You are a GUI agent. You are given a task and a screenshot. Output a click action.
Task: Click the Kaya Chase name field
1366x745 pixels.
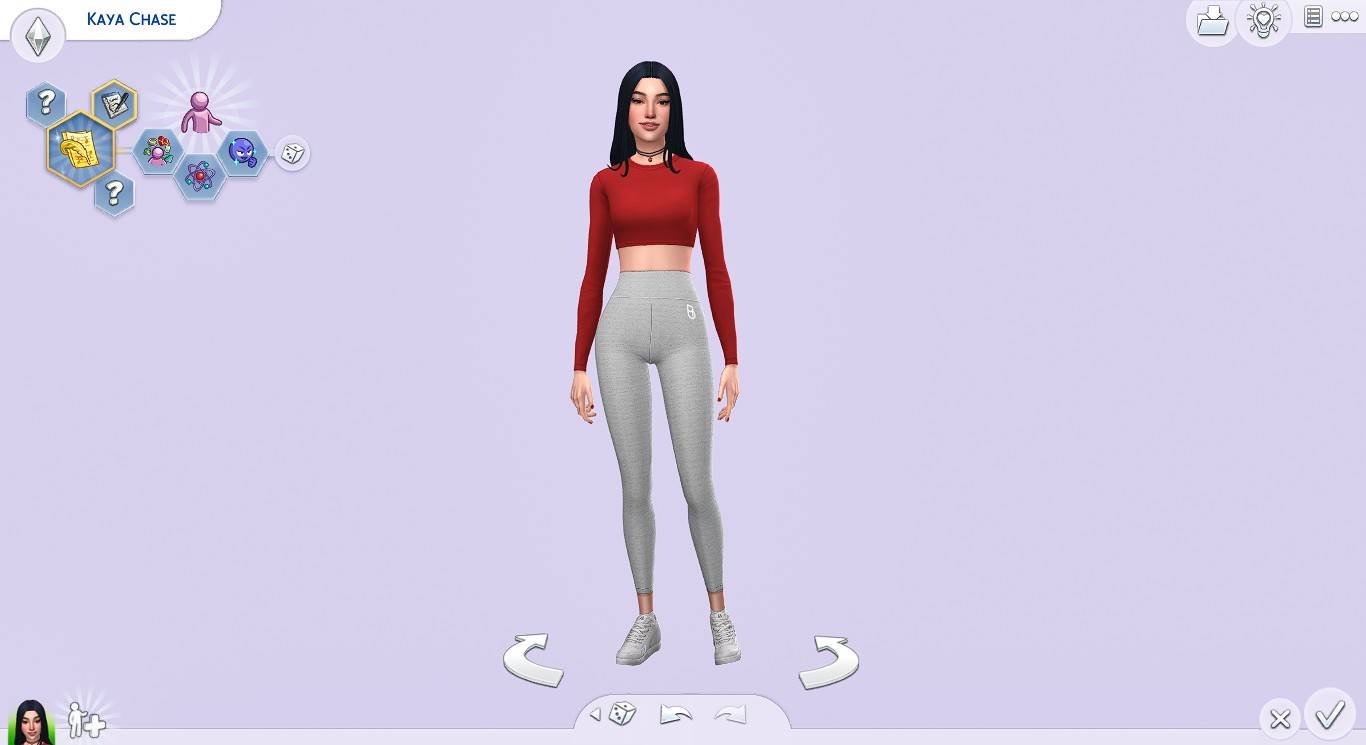tap(131, 18)
